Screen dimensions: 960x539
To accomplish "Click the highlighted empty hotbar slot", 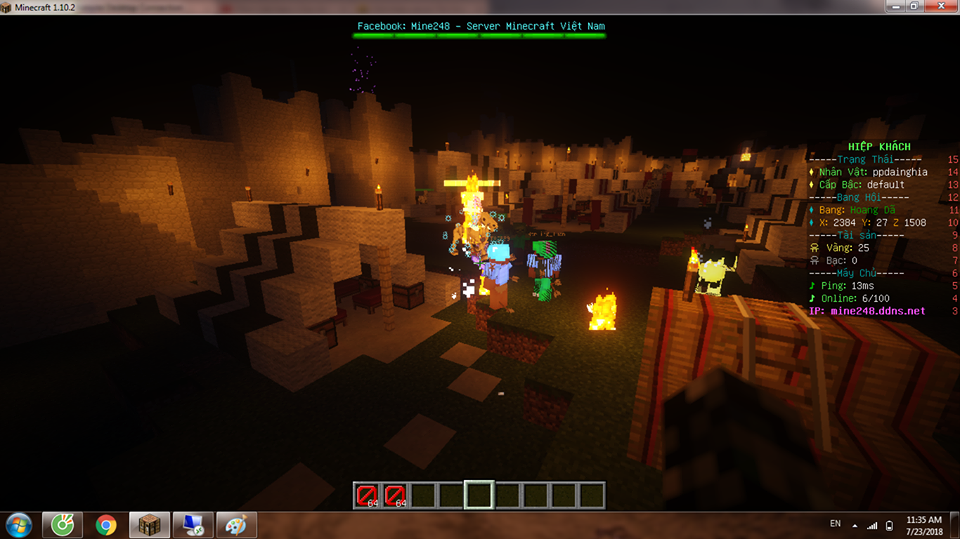I will coord(480,494).
